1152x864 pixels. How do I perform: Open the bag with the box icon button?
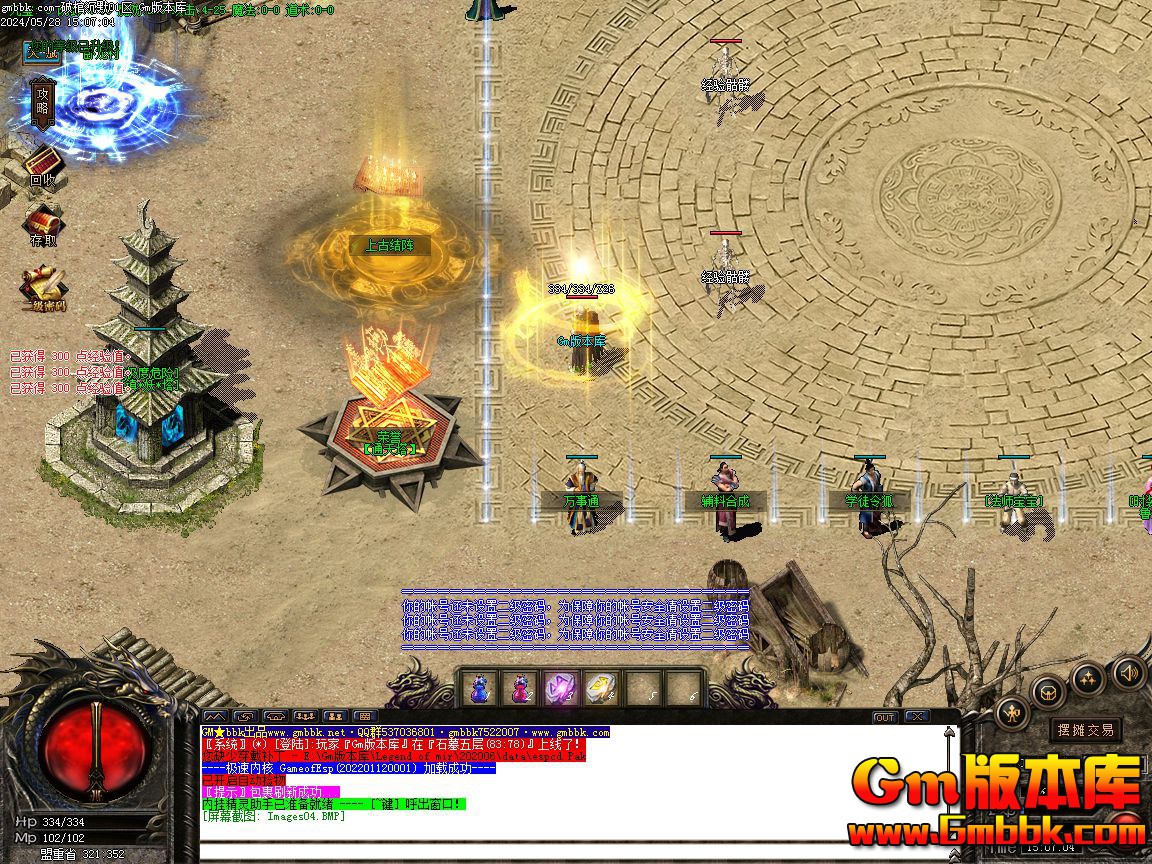tap(1047, 691)
